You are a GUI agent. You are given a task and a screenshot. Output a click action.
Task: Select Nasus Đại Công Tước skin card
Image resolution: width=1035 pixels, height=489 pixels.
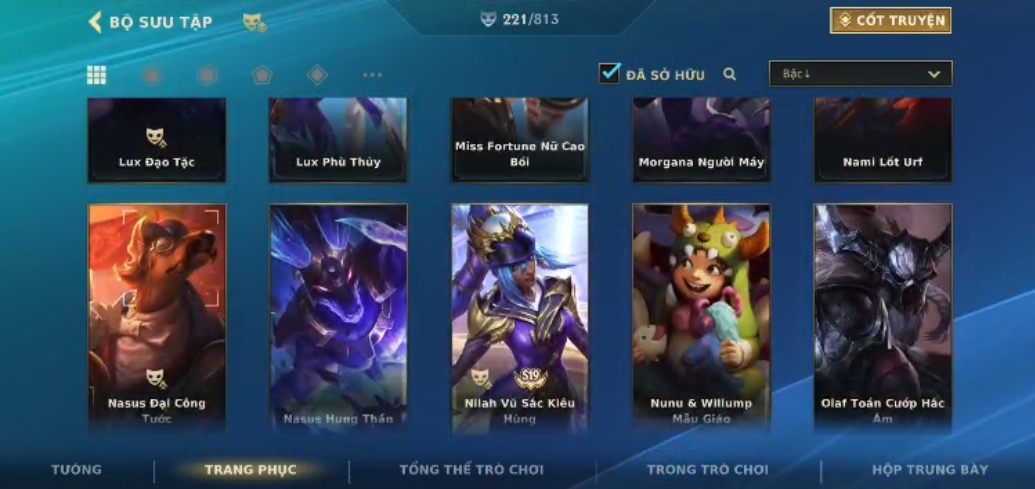tap(157, 318)
